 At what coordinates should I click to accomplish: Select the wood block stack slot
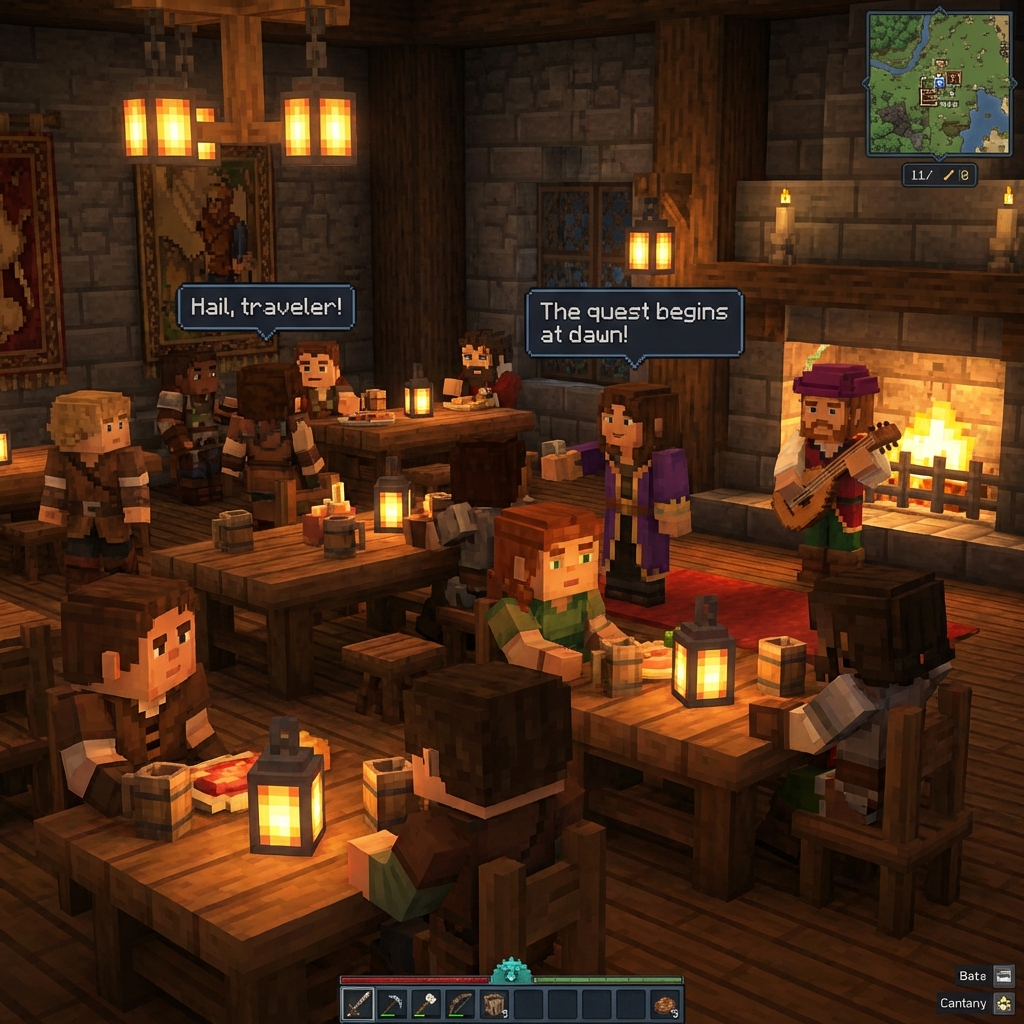[x=494, y=1003]
